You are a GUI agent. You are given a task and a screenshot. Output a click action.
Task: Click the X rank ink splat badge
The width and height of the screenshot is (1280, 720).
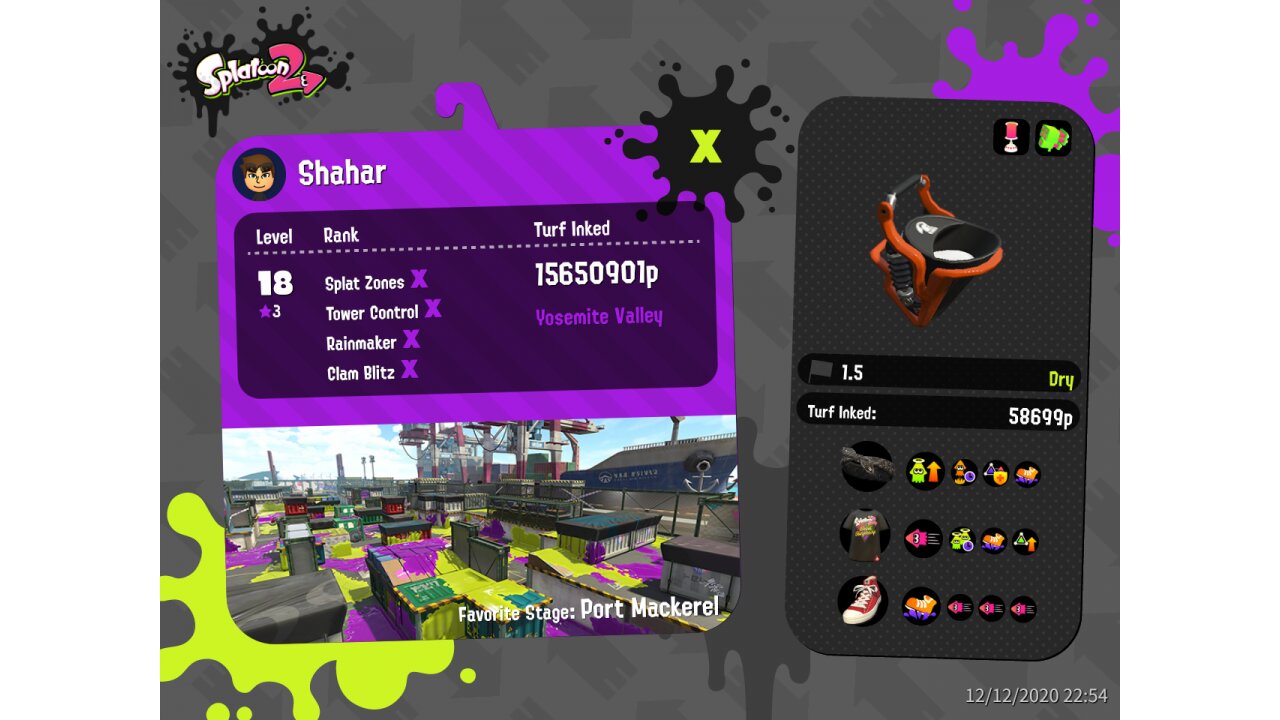click(x=705, y=146)
